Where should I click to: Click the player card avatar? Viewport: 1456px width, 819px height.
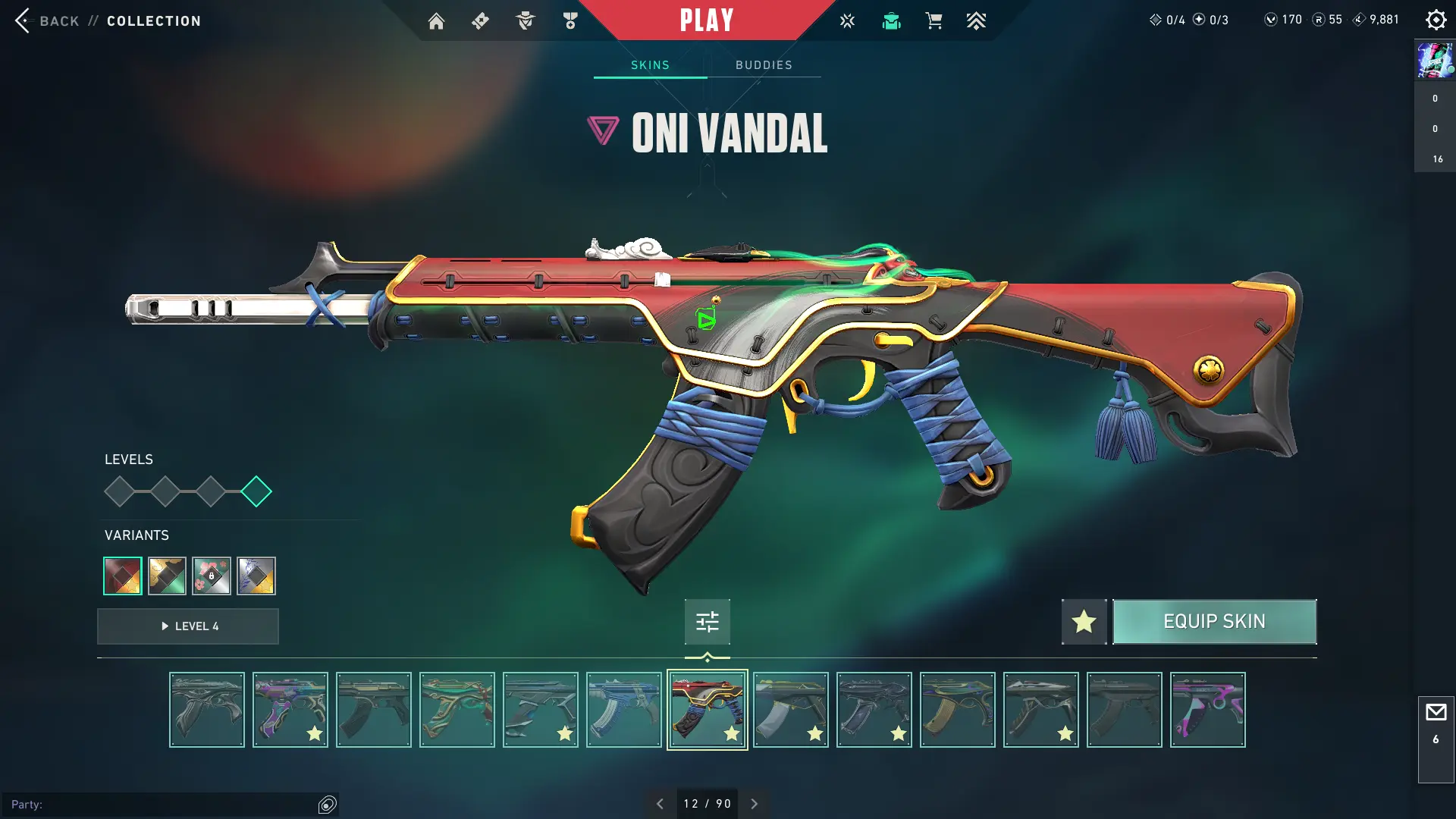[x=1435, y=60]
